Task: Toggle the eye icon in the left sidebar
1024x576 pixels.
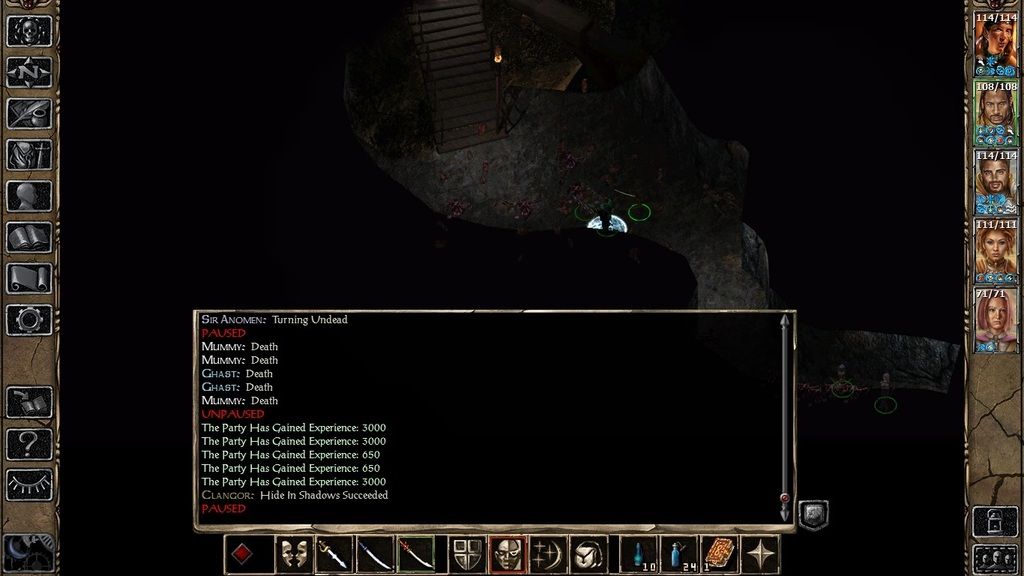Action: click(28, 484)
